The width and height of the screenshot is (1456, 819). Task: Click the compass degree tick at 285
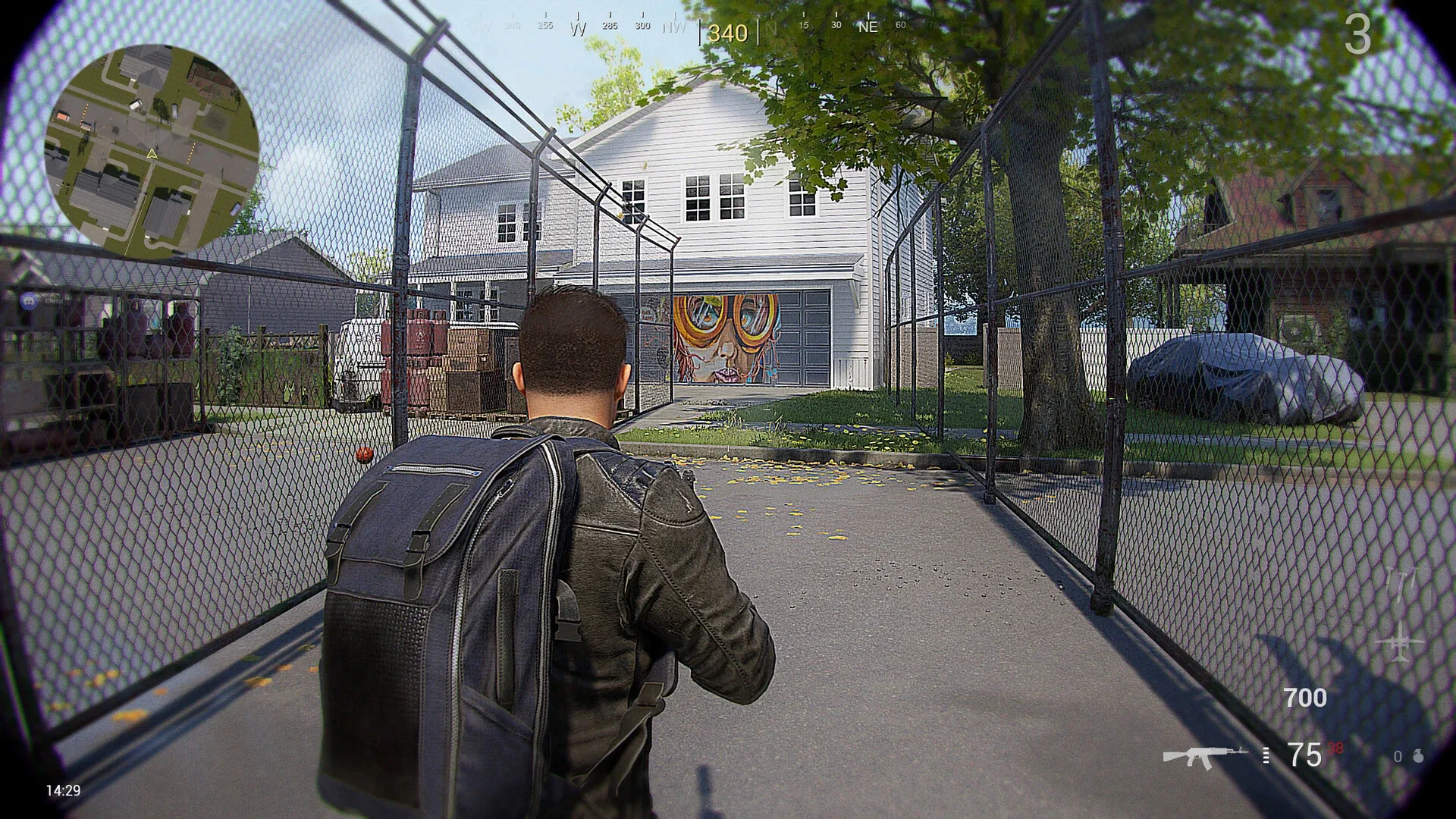tap(609, 25)
